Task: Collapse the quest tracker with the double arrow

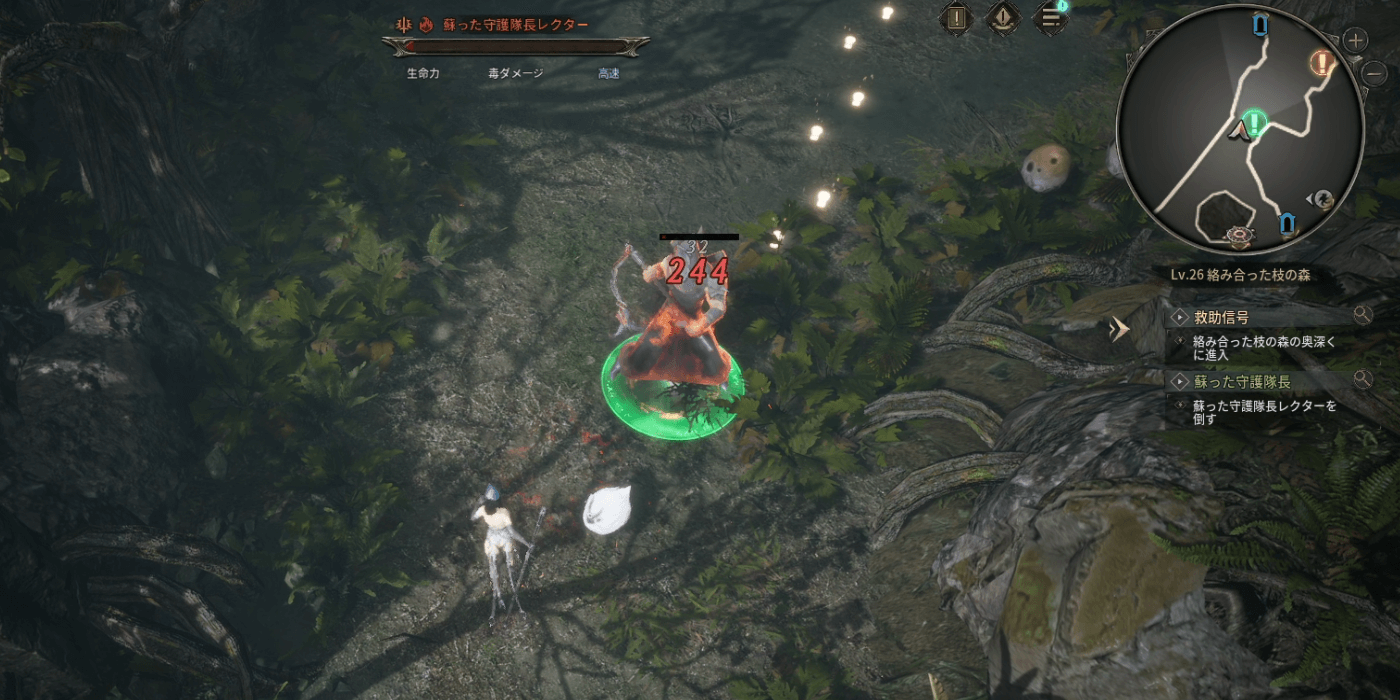Action: click(x=1120, y=329)
